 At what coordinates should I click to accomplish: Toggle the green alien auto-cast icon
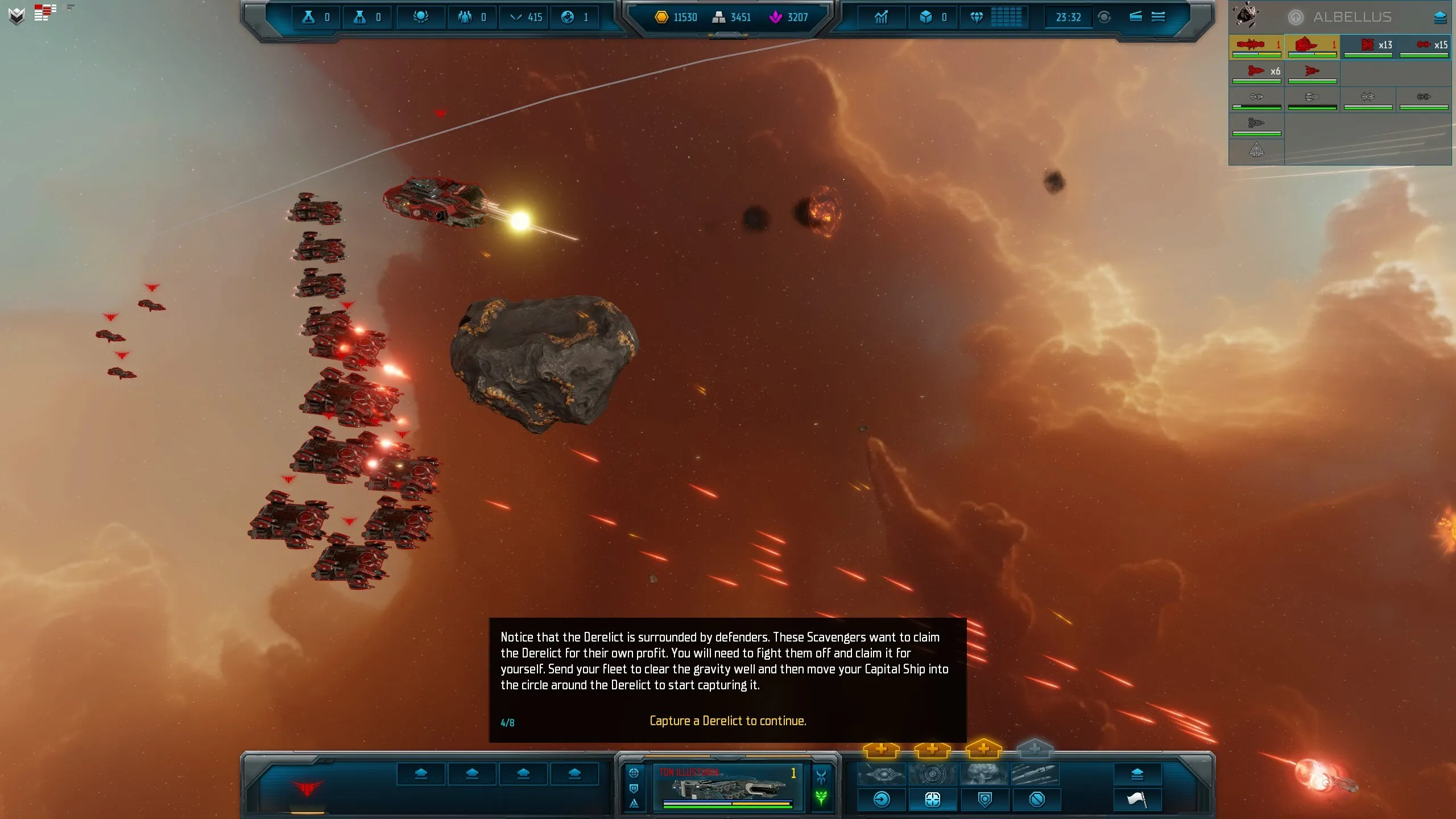click(821, 797)
